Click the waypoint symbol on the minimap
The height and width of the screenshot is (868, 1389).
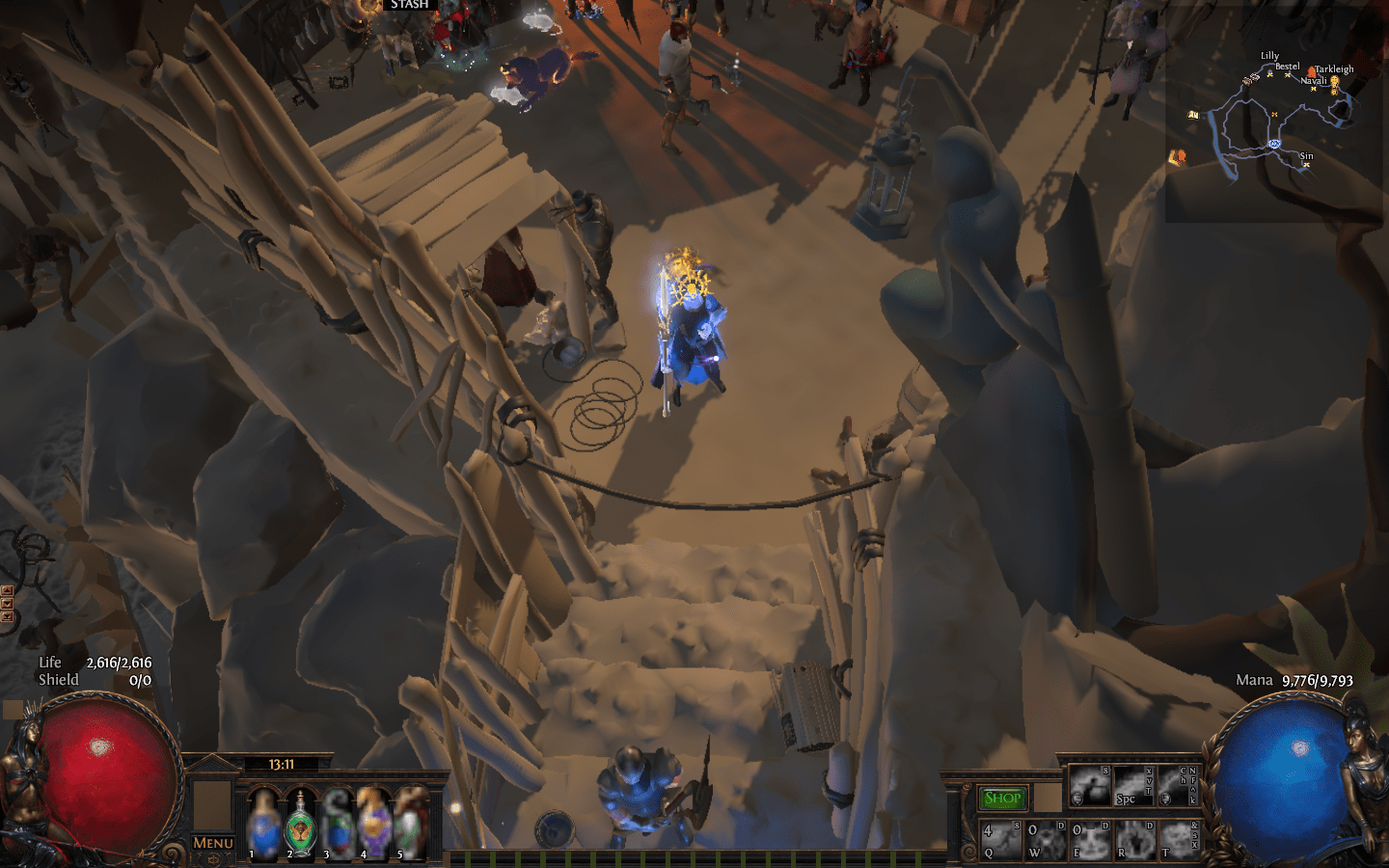click(x=1274, y=145)
